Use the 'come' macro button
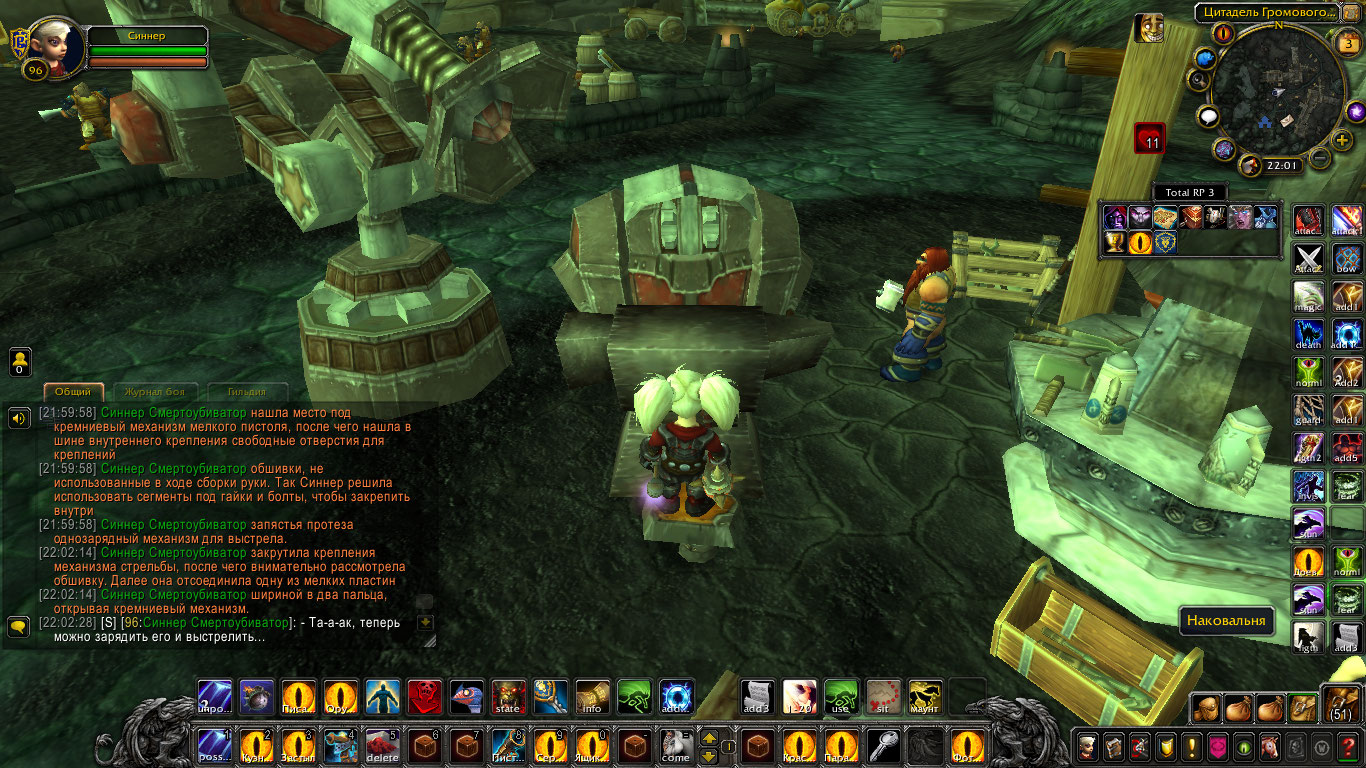1366x768 pixels. click(676, 746)
